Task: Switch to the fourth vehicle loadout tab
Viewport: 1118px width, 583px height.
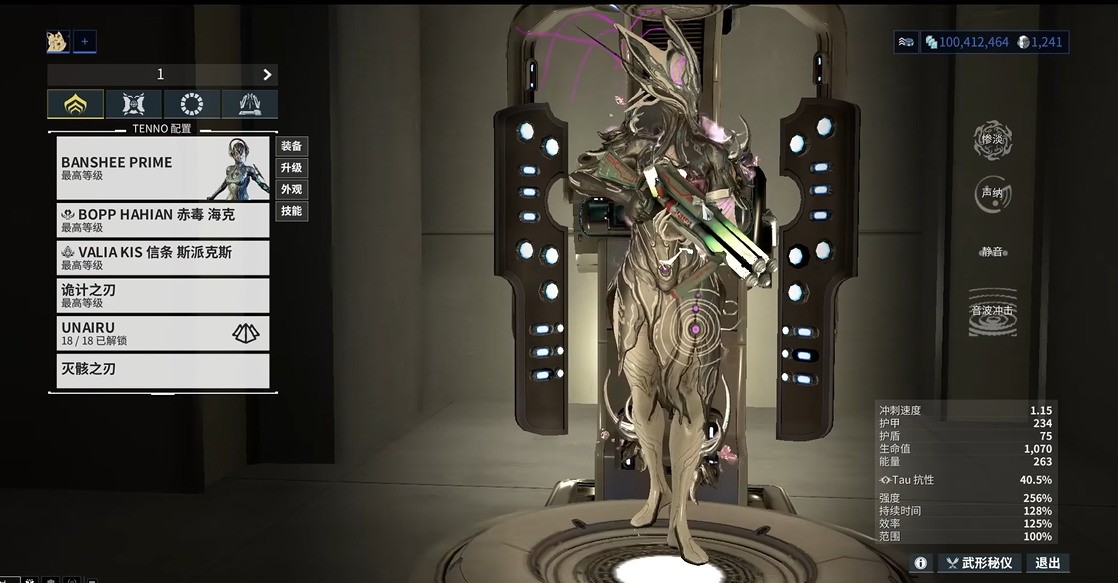Action: point(249,104)
